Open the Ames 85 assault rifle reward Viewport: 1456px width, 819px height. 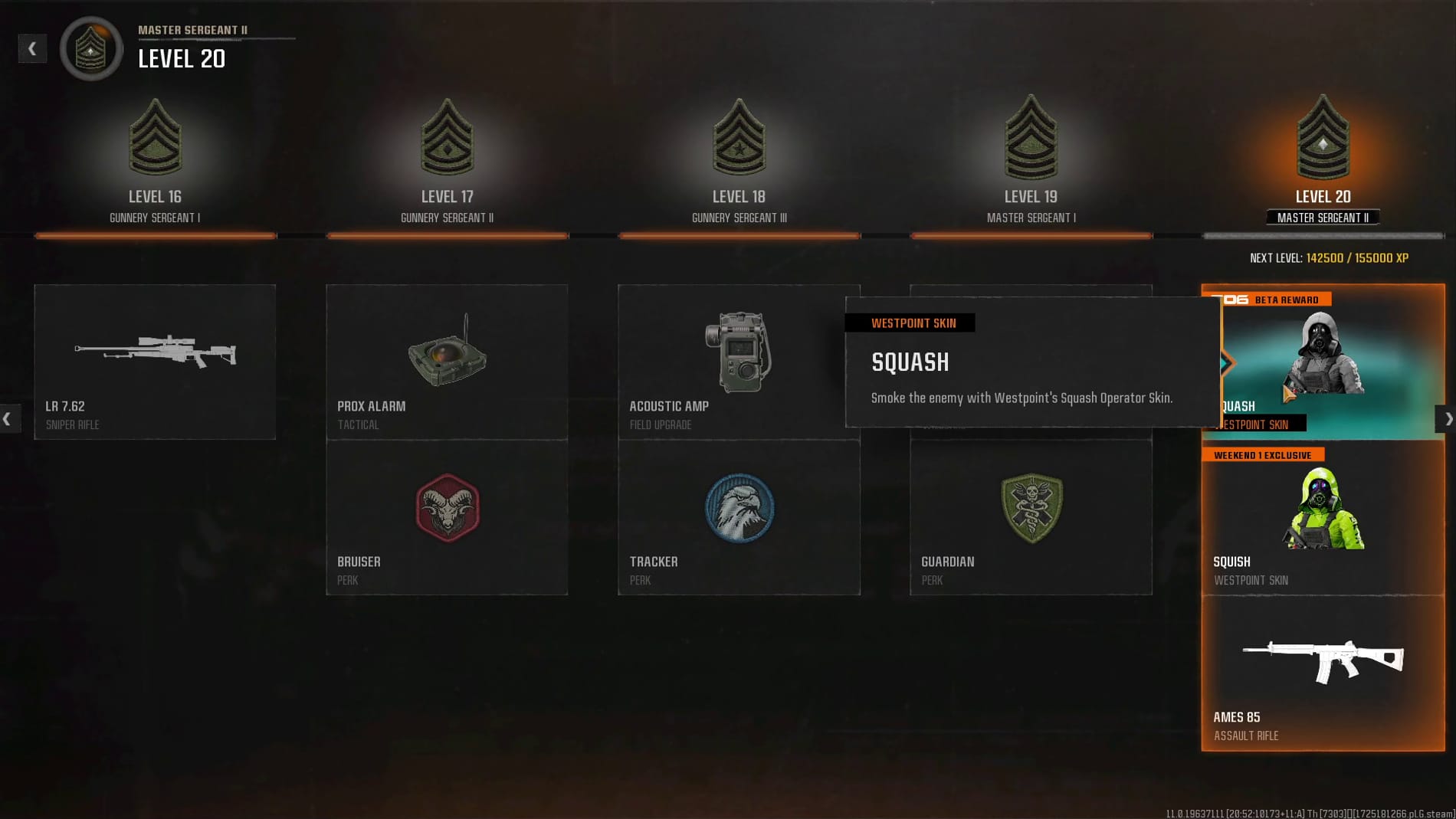[1323, 673]
